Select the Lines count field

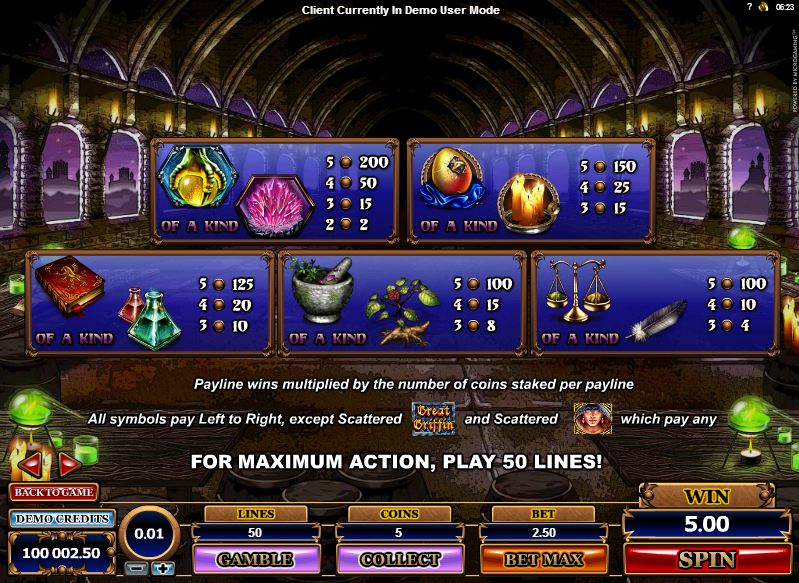pos(254,534)
